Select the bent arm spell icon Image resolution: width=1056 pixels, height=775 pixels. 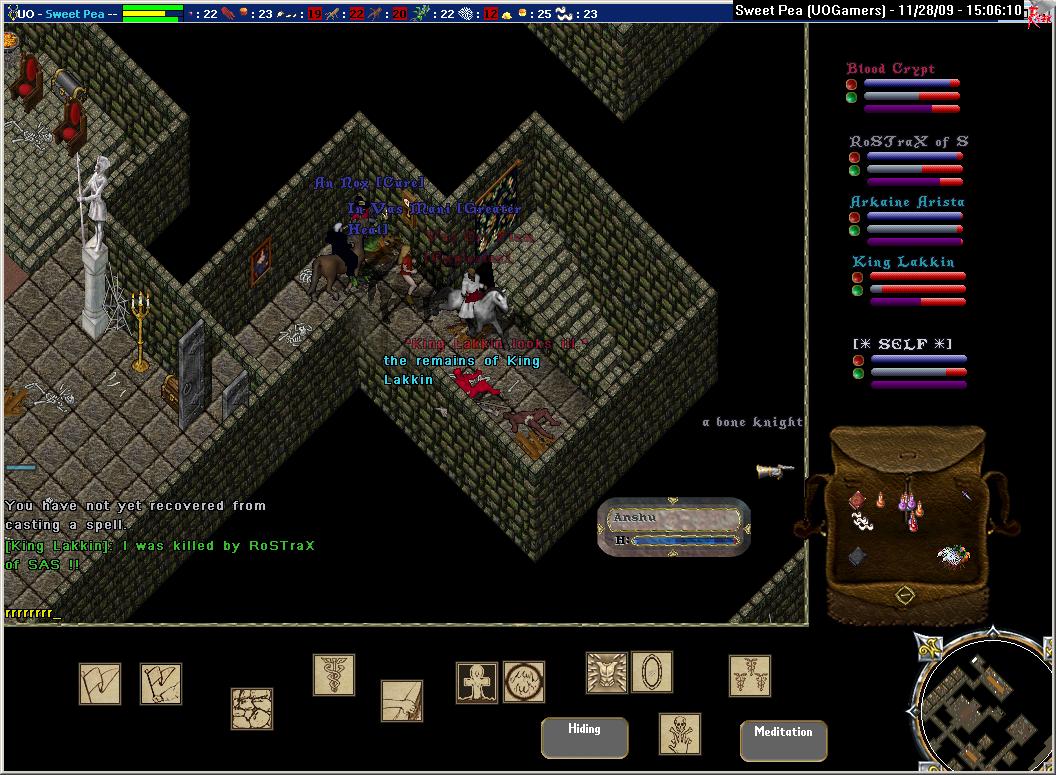point(402,701)
